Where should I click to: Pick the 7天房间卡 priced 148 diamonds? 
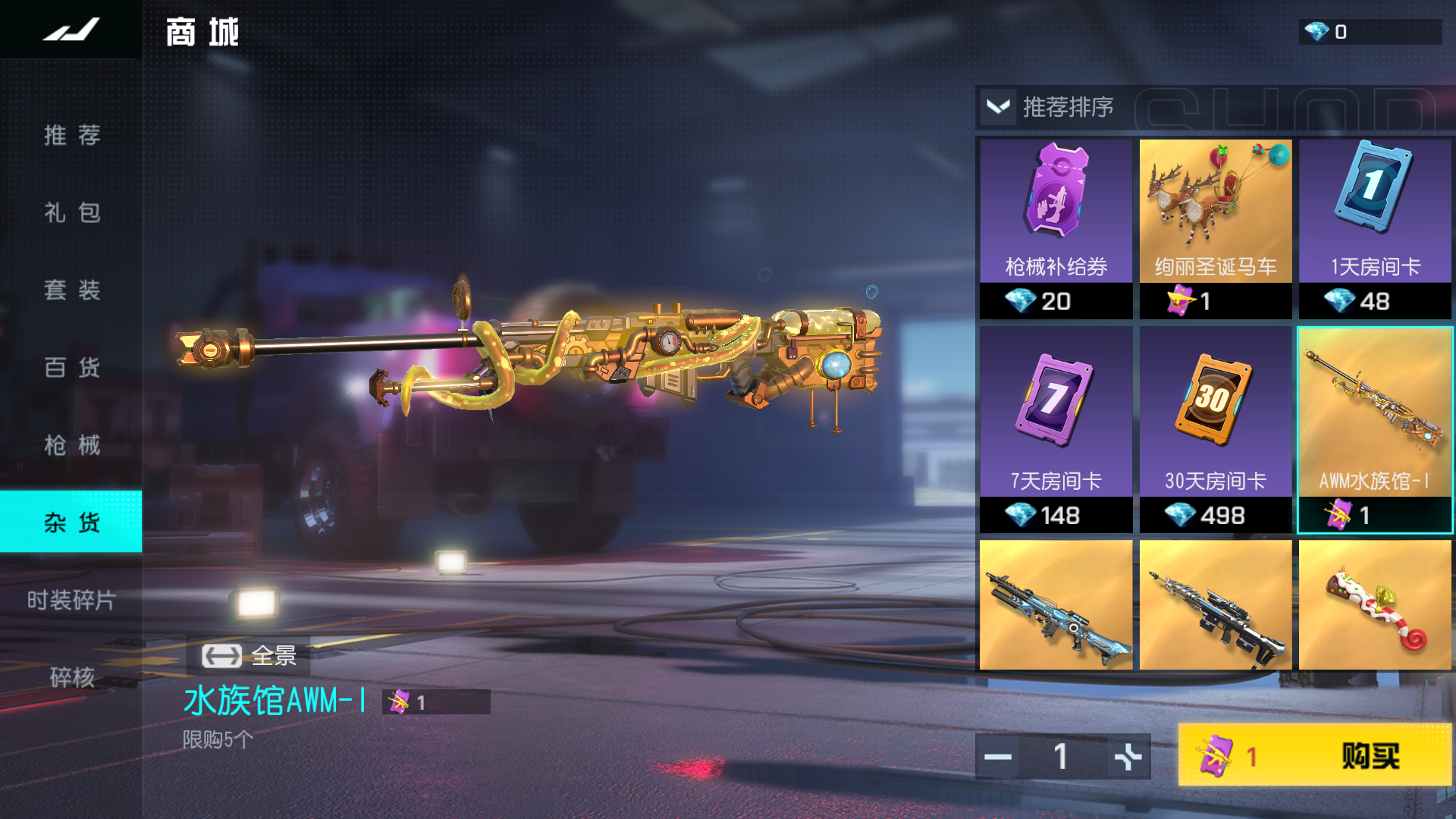[x=1056, y=429]
